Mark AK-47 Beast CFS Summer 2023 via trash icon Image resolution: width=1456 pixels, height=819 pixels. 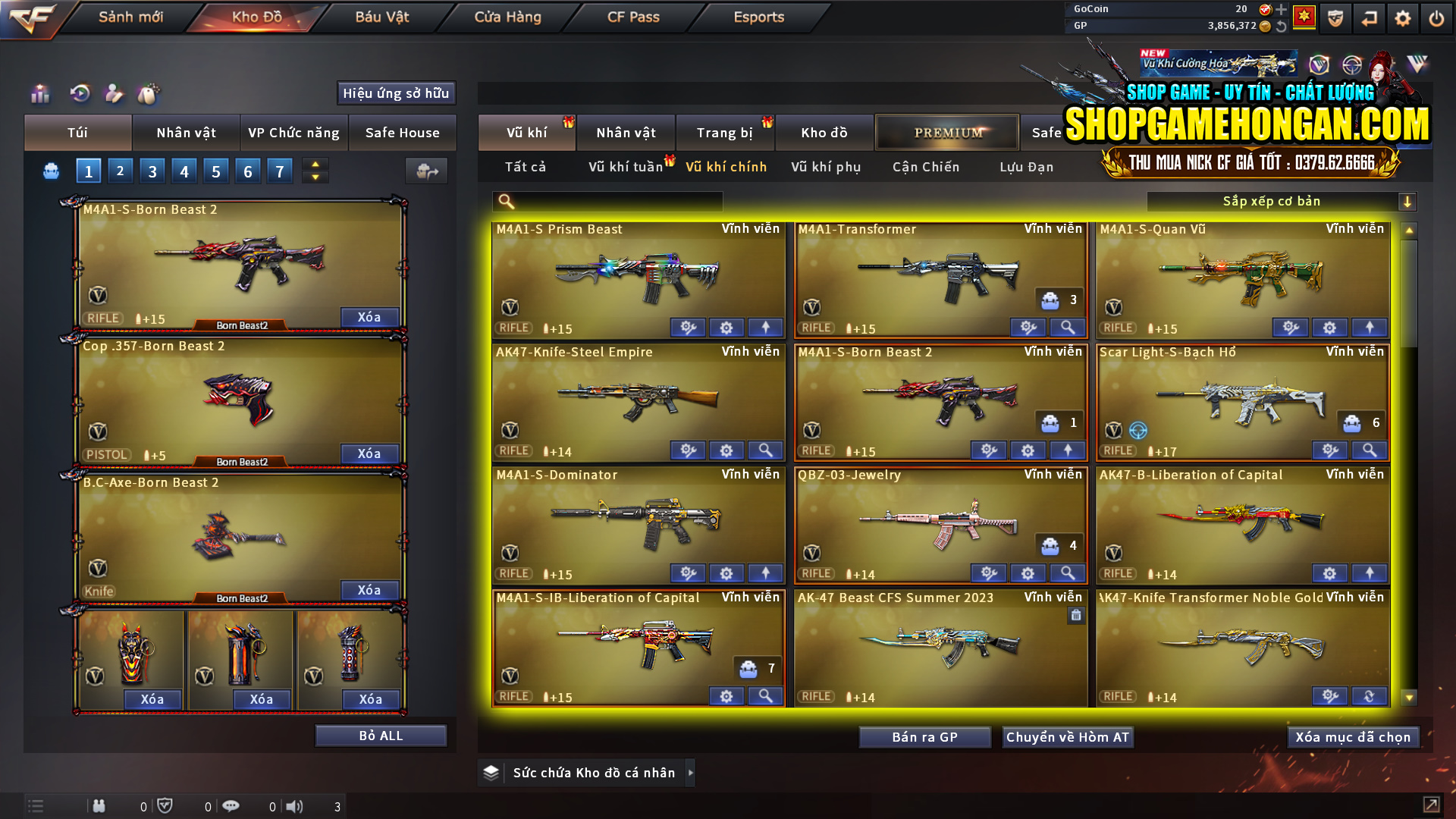1075,616
